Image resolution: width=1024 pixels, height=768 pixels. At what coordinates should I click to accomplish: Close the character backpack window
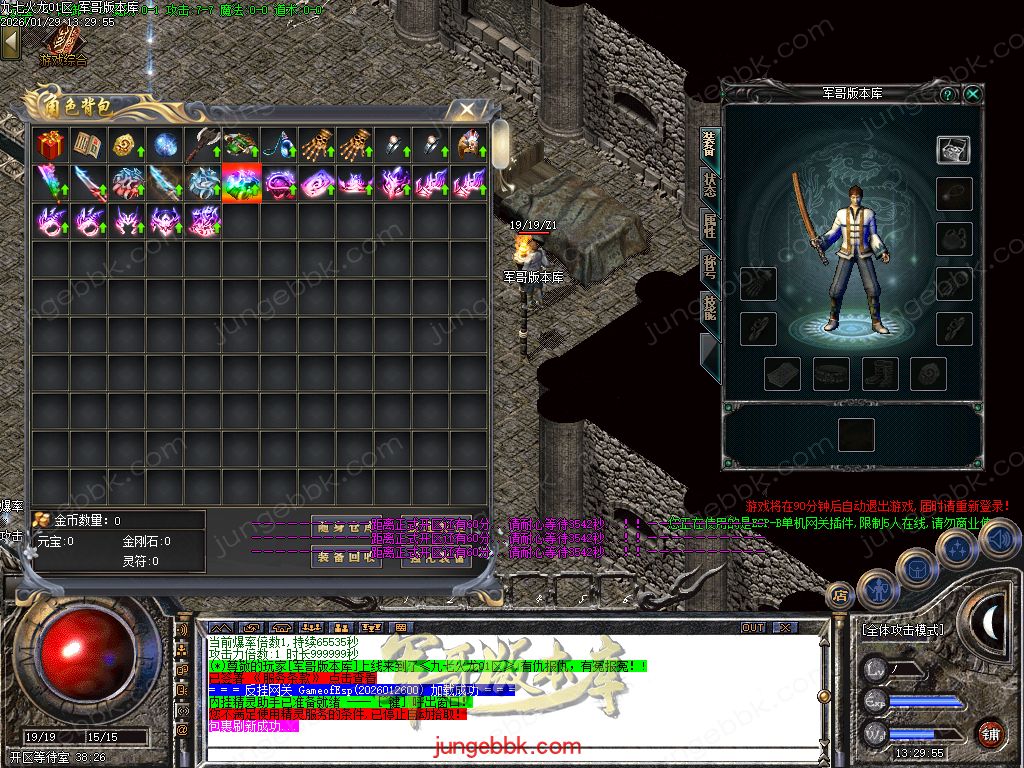466,109
